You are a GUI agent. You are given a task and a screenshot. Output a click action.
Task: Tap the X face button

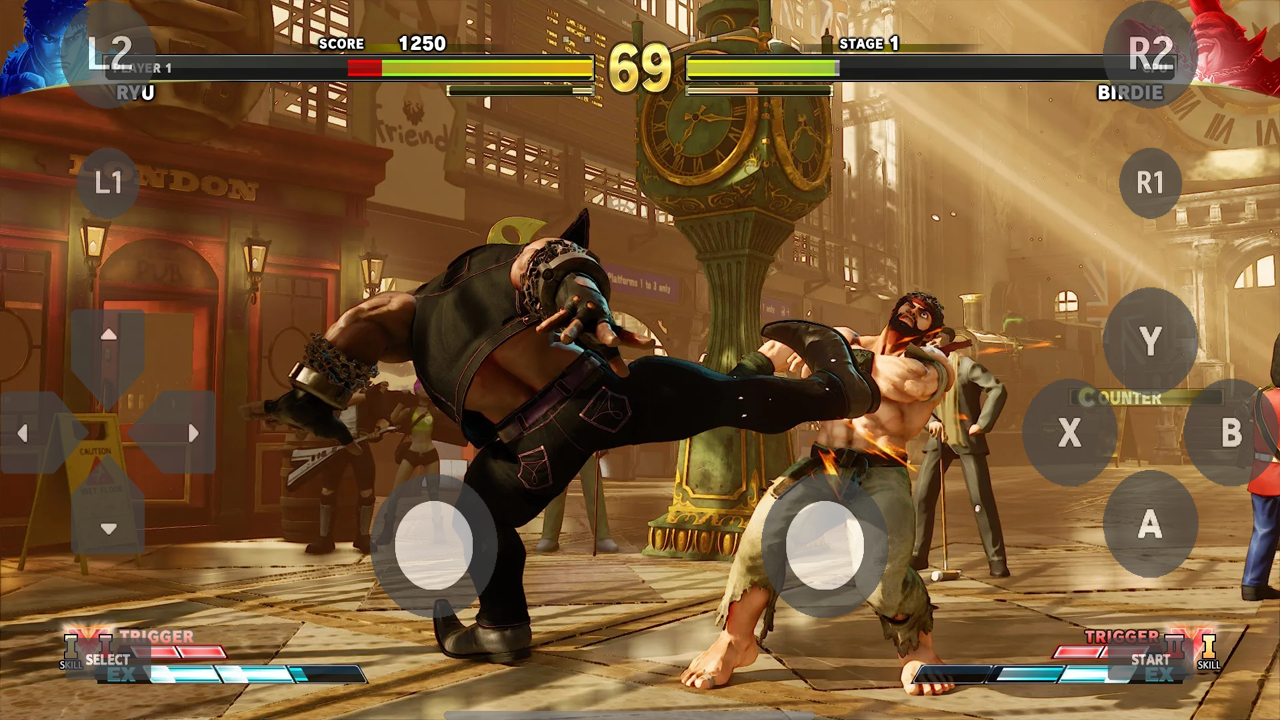1070,434
